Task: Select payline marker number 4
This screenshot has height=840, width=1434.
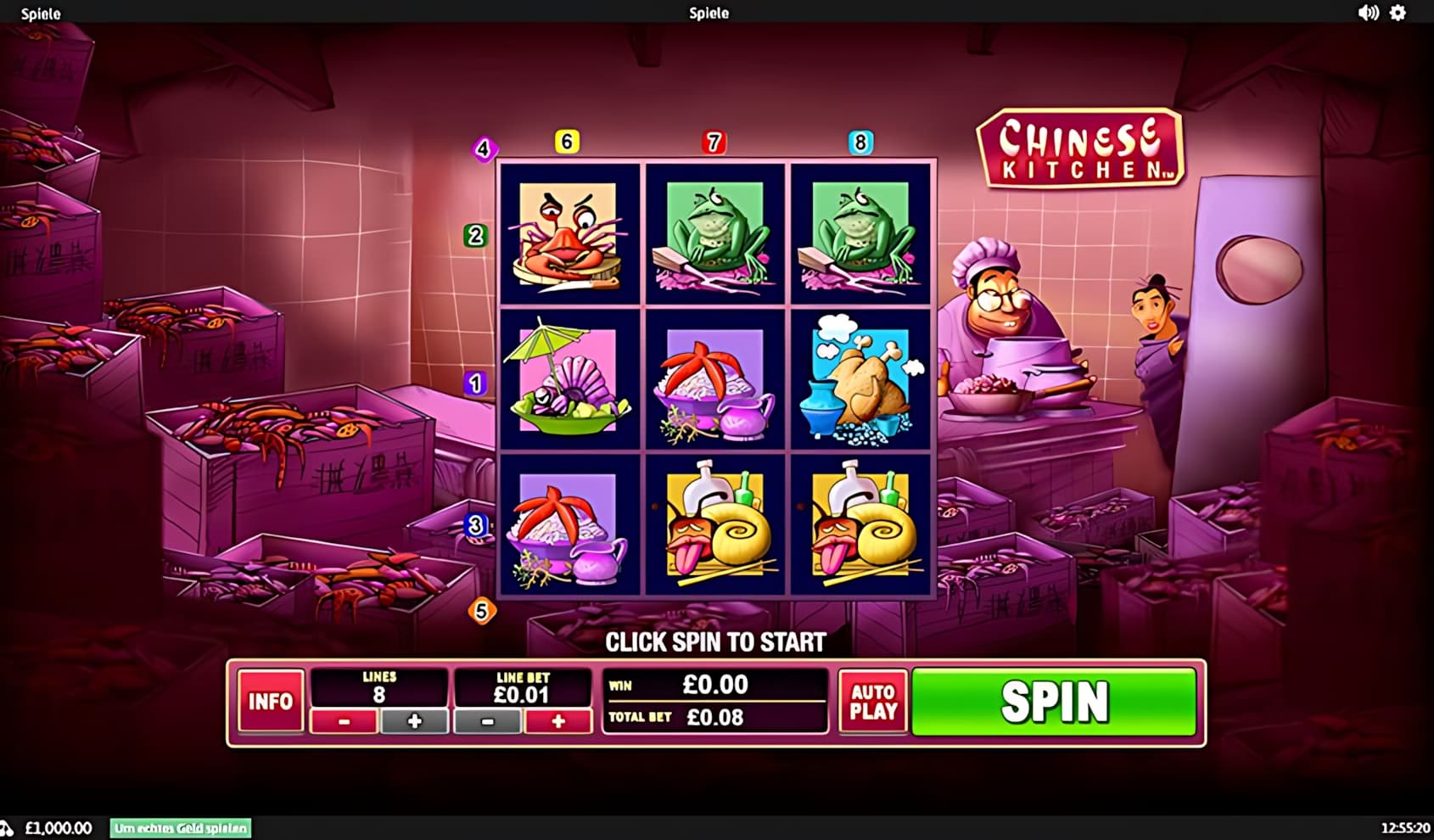Action: click(484, 149)
